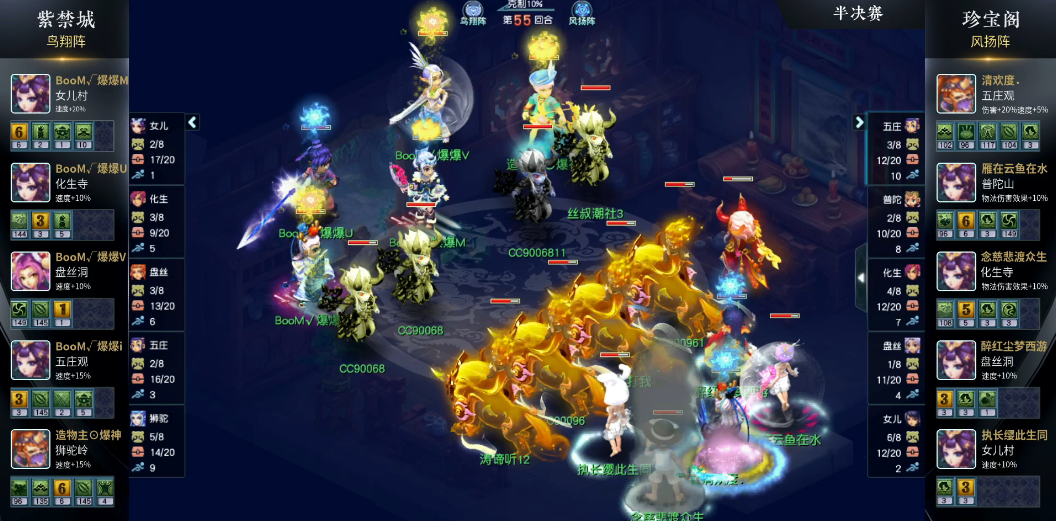Collapse the right team stats panel arrow
The height and width of the screenshot is (521, 1056).
pos(859,122)
